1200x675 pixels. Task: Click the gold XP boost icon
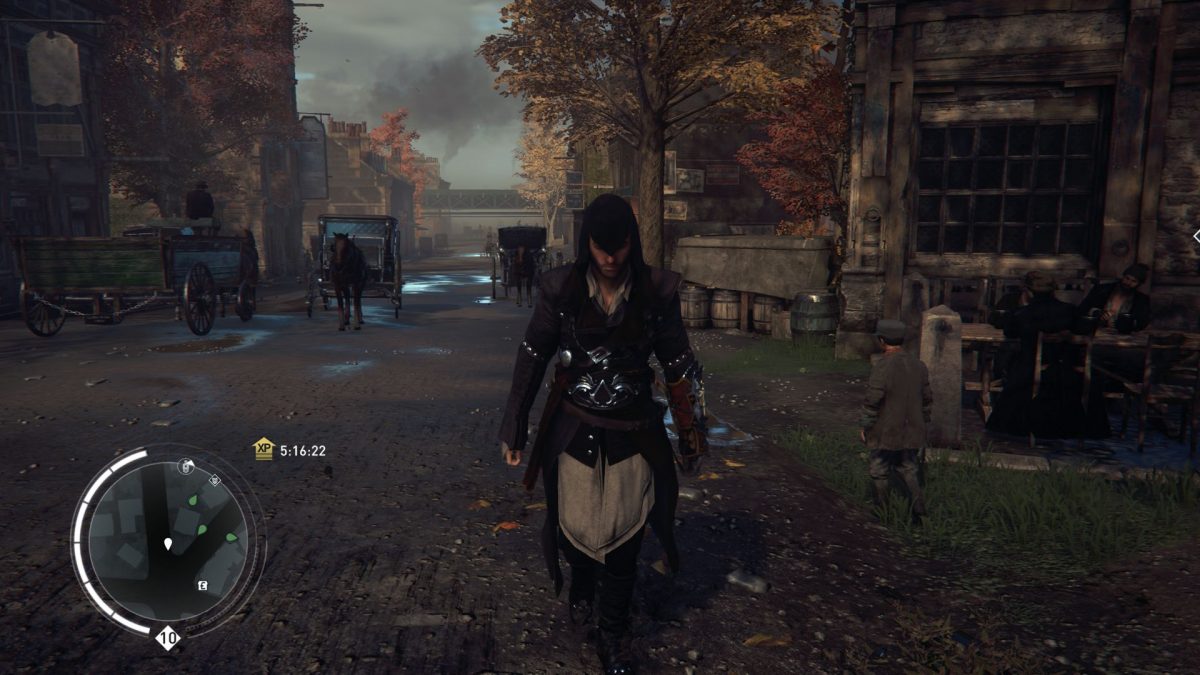(263, 449)
